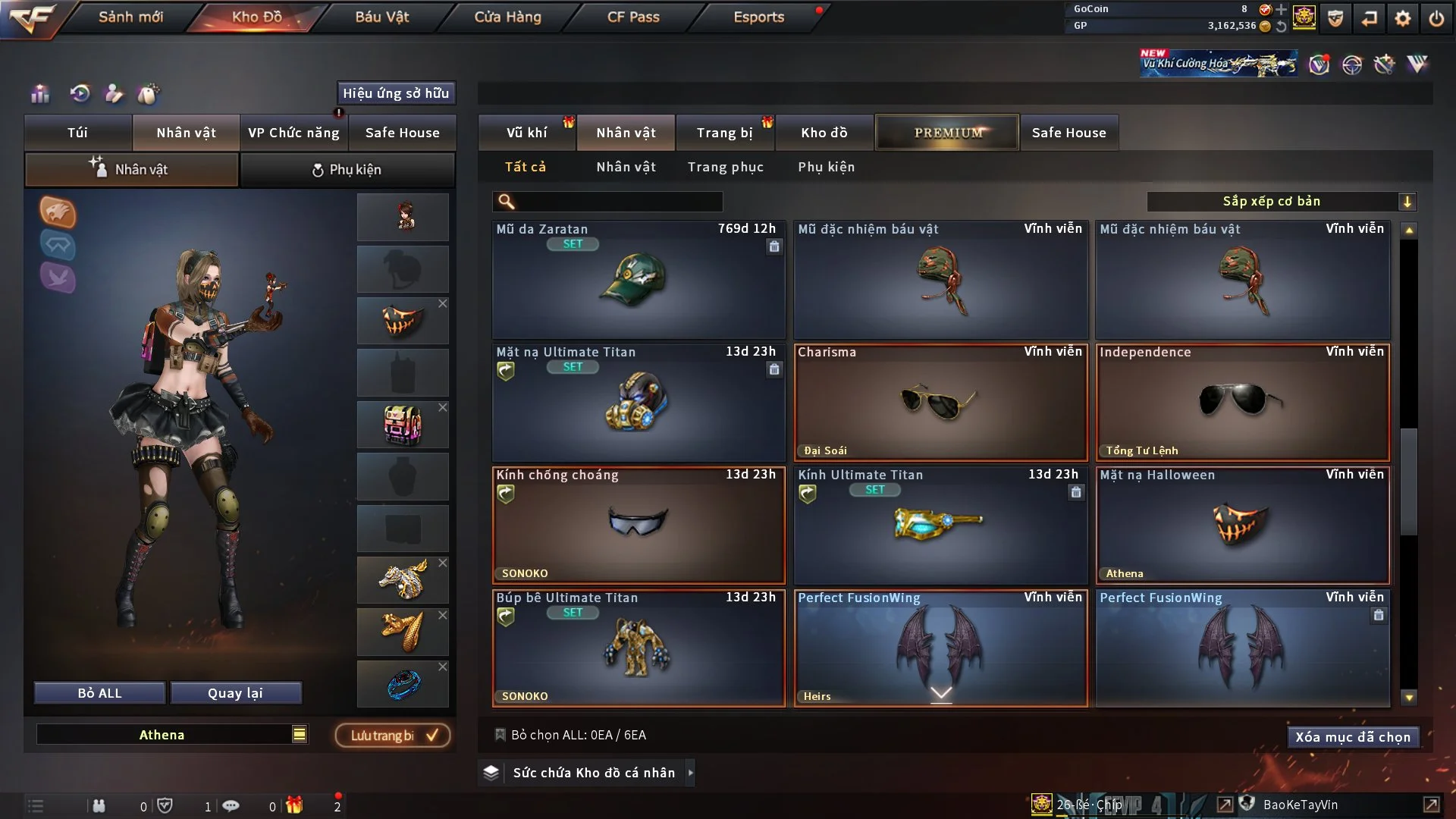Open the Cửa Hàng shop menu
Viewport: 1456px width, 819px height.
507,17
